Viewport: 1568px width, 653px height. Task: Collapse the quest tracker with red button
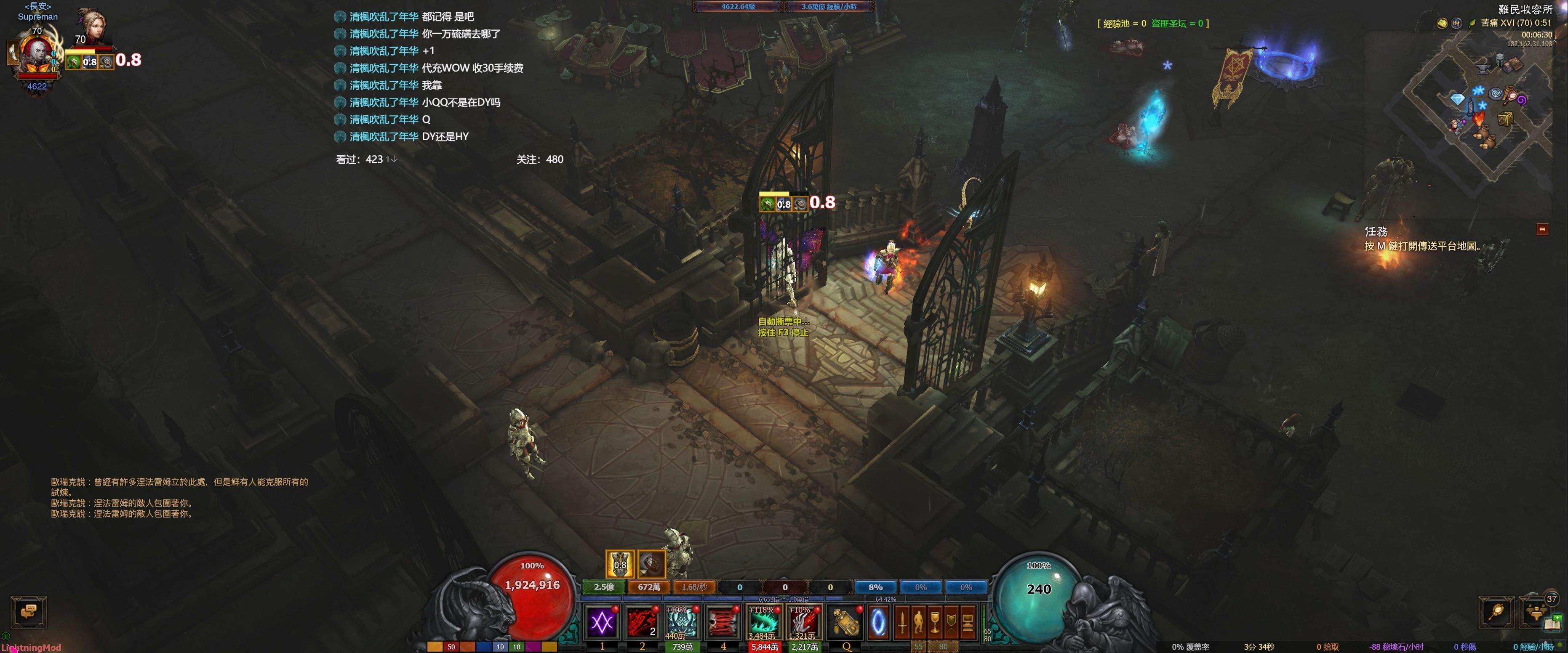coord(1542,229)
